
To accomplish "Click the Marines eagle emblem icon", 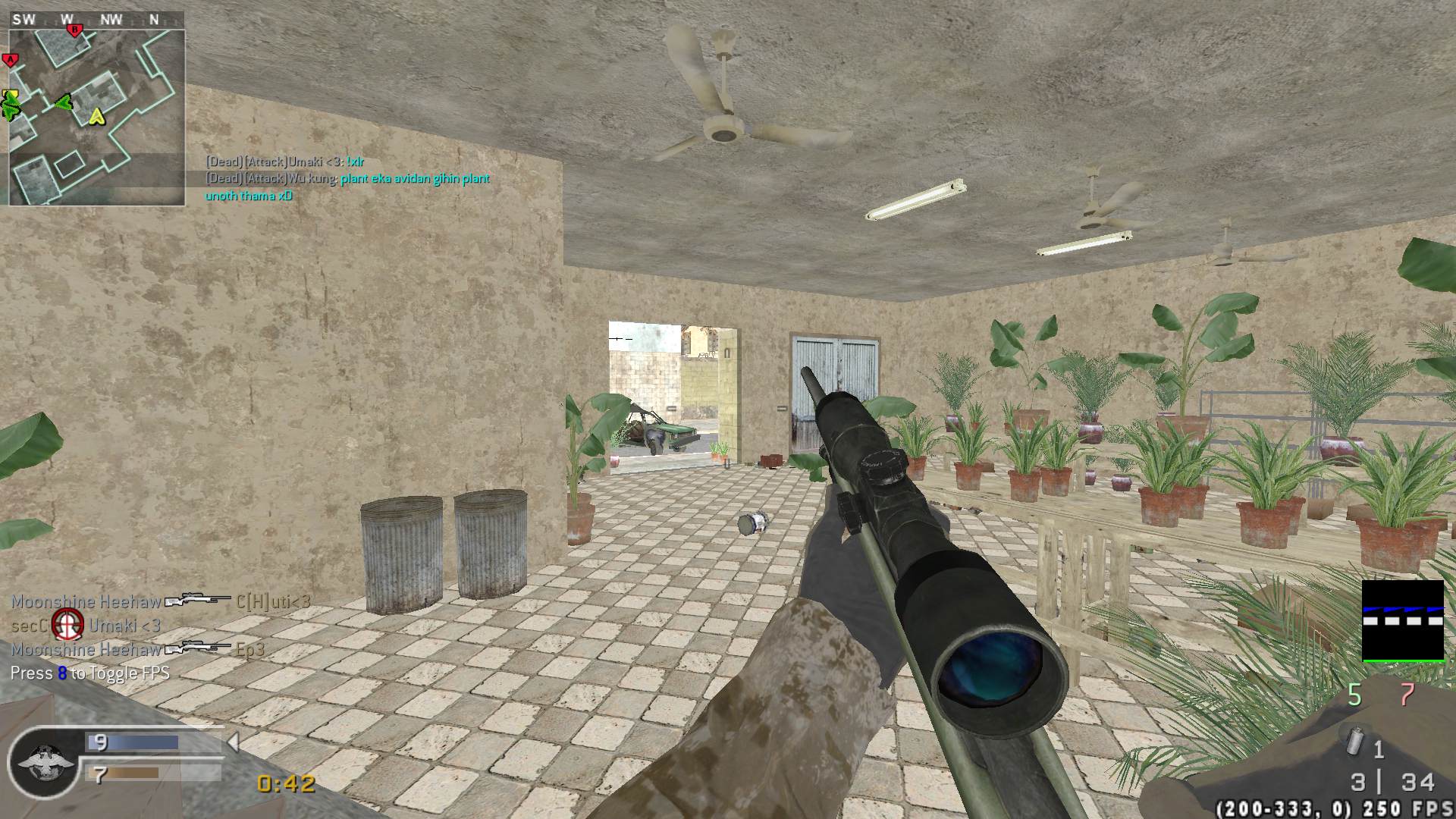I will 43,762.
